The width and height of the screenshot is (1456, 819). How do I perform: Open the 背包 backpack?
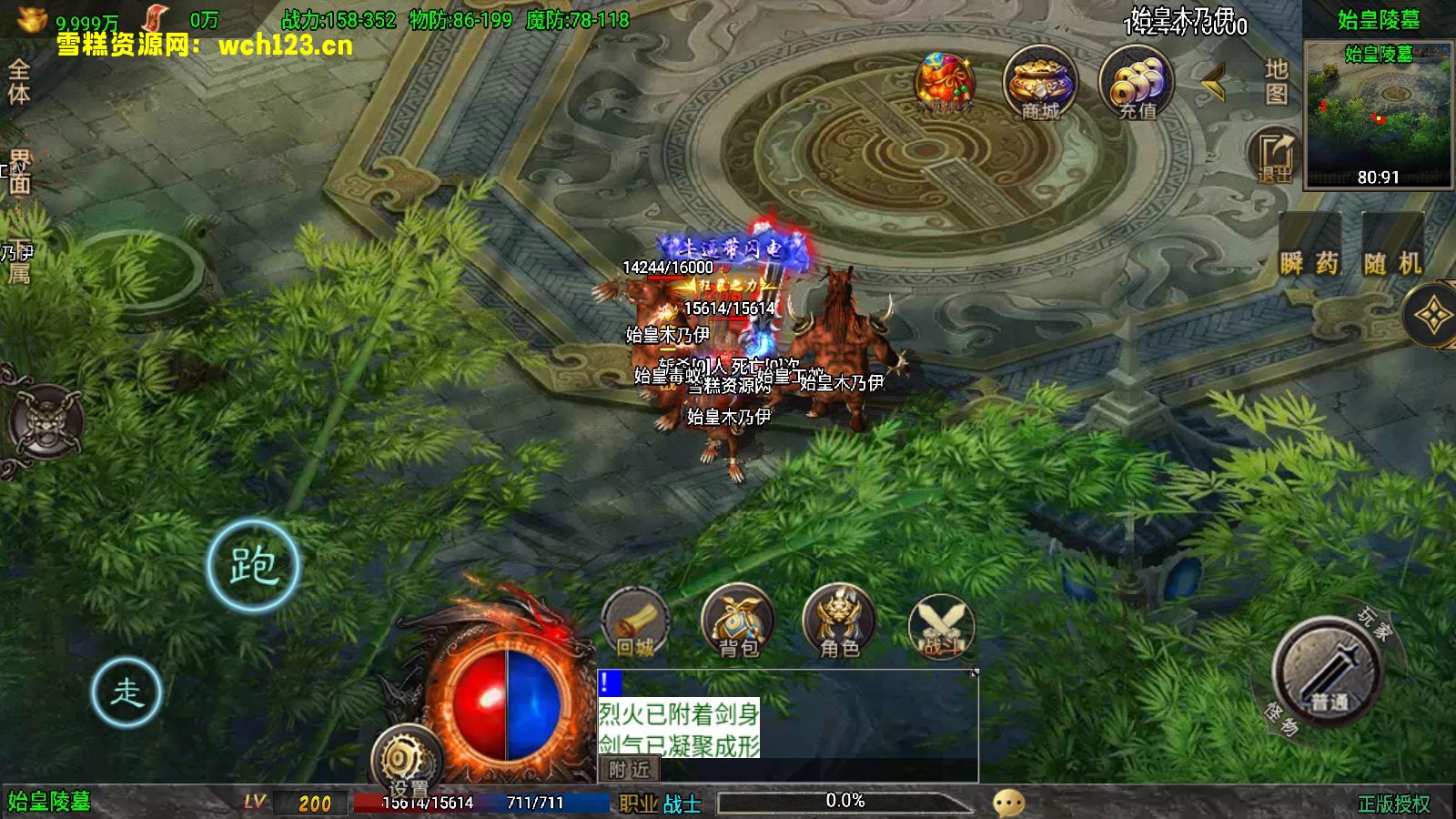click(x=738, y=623)
